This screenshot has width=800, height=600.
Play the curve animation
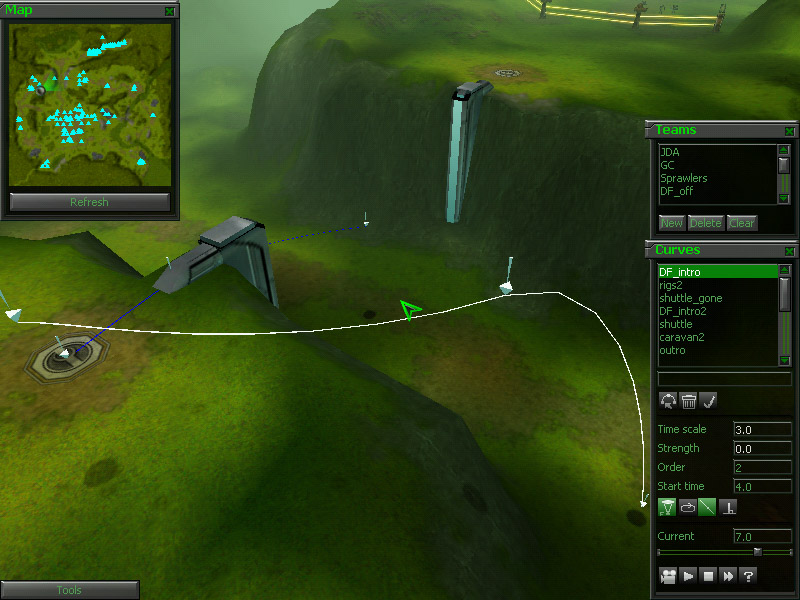[687, 576]
